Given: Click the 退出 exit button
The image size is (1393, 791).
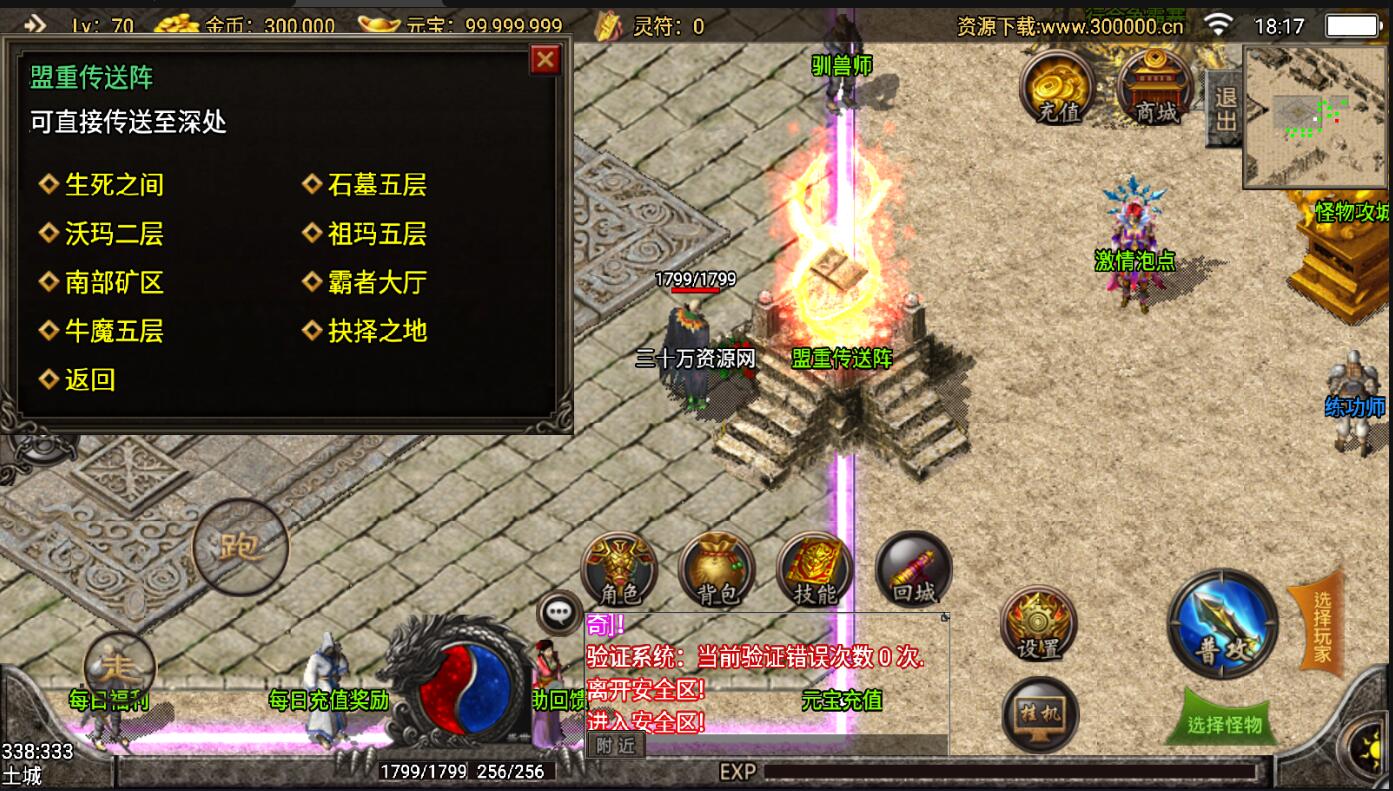Looking at the screenshot, I should 1225,108.
